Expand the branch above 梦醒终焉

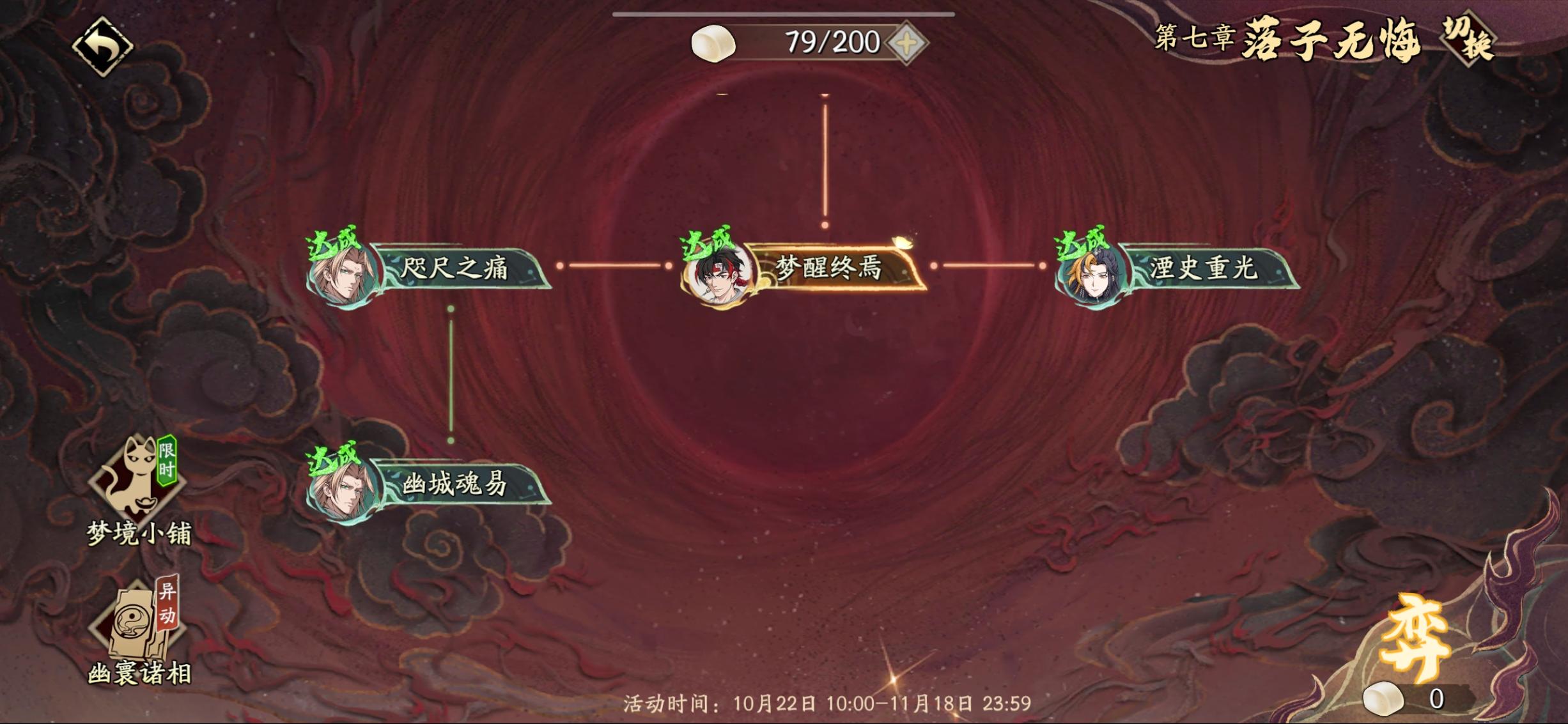[825, 160]
